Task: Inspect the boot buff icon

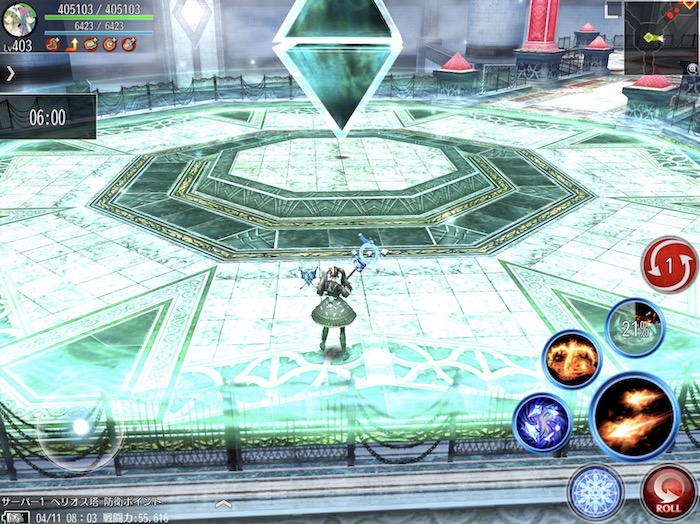Action: [x=51, y=44]
